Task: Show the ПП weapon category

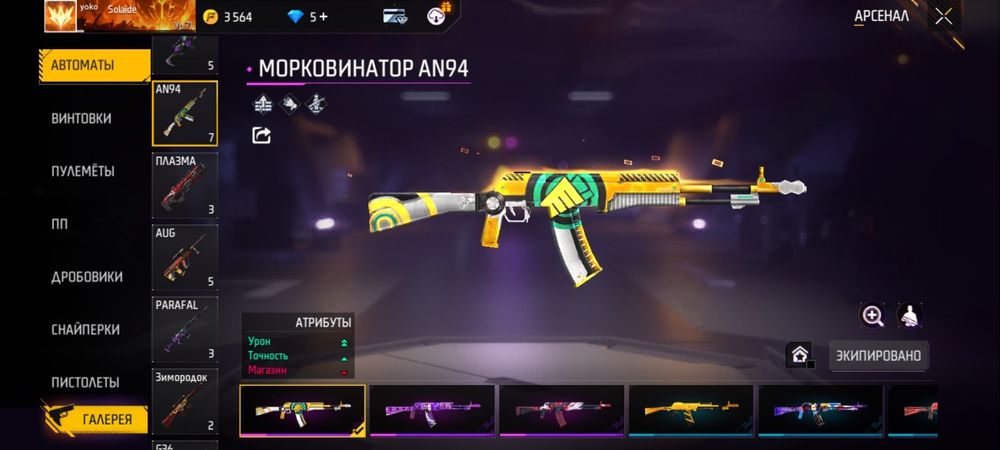Action: tap(60, 224)
